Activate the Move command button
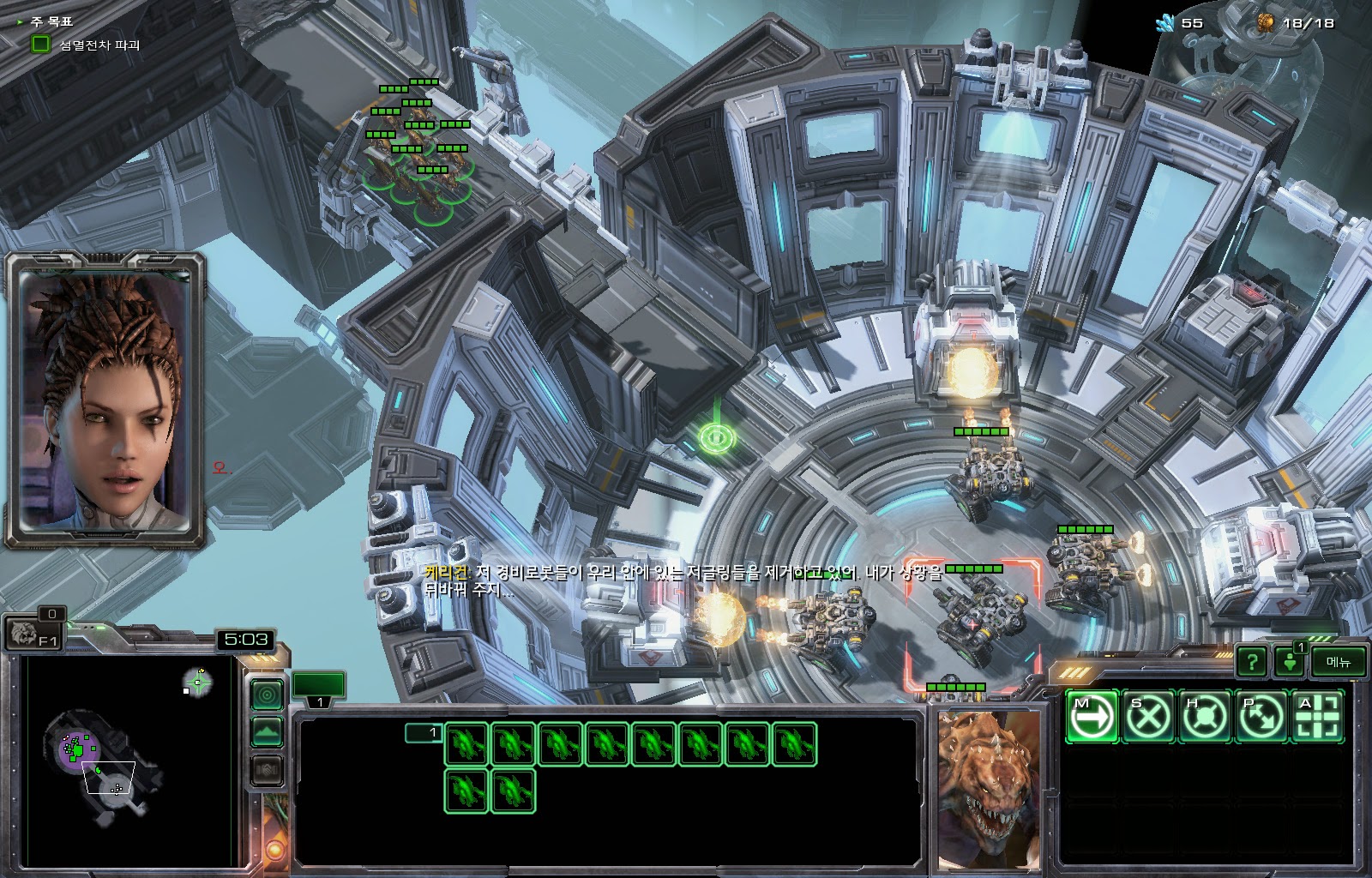Image resolution: width=1372 pixels, height=878 pixels. click(x=1091, y=715)
